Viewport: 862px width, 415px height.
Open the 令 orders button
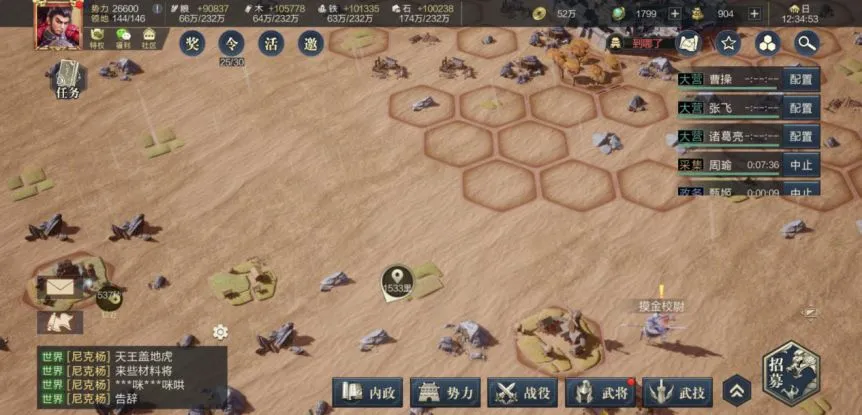pos(232,43)
